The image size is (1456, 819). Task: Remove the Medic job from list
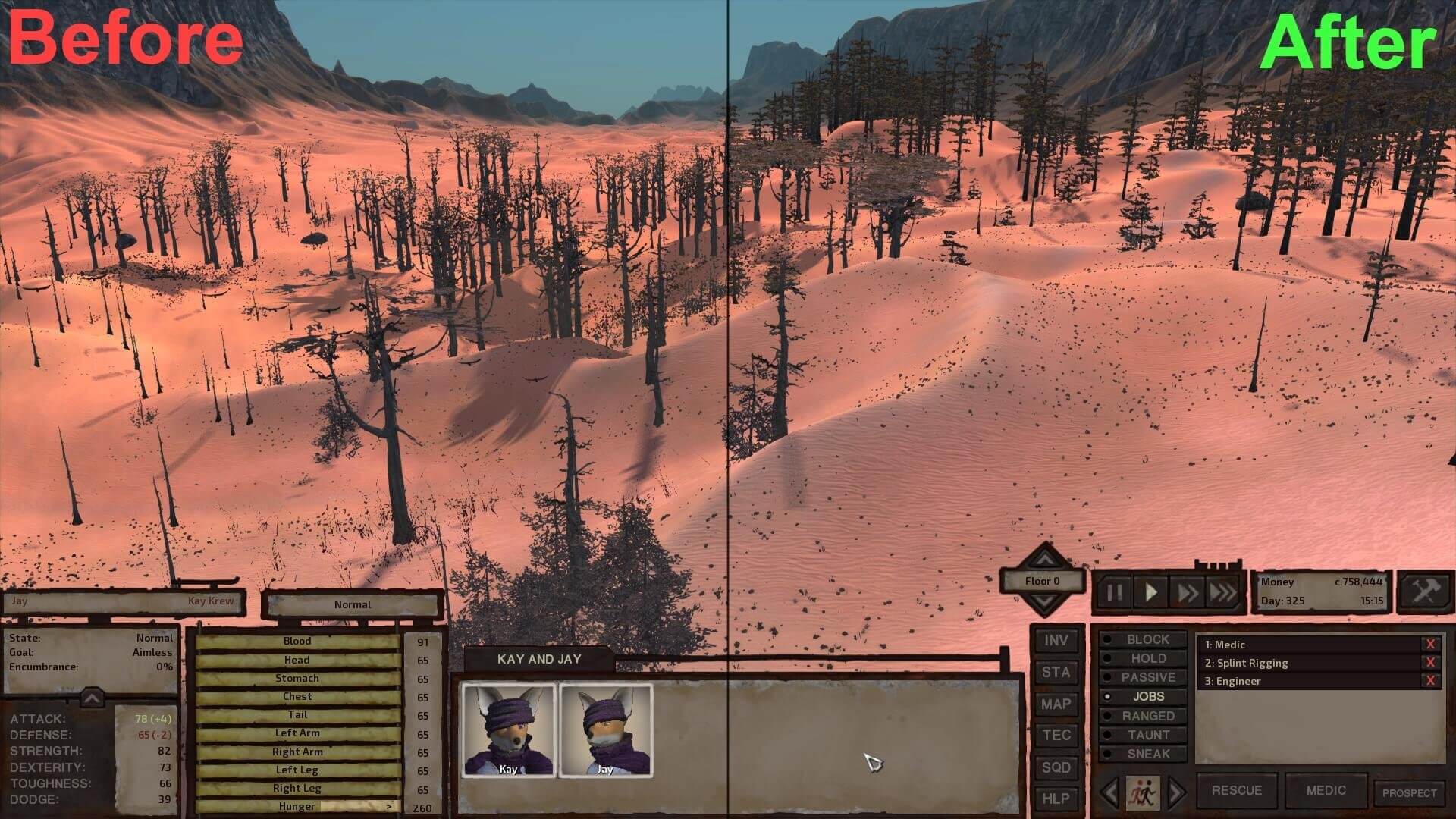pos(1430,645)
